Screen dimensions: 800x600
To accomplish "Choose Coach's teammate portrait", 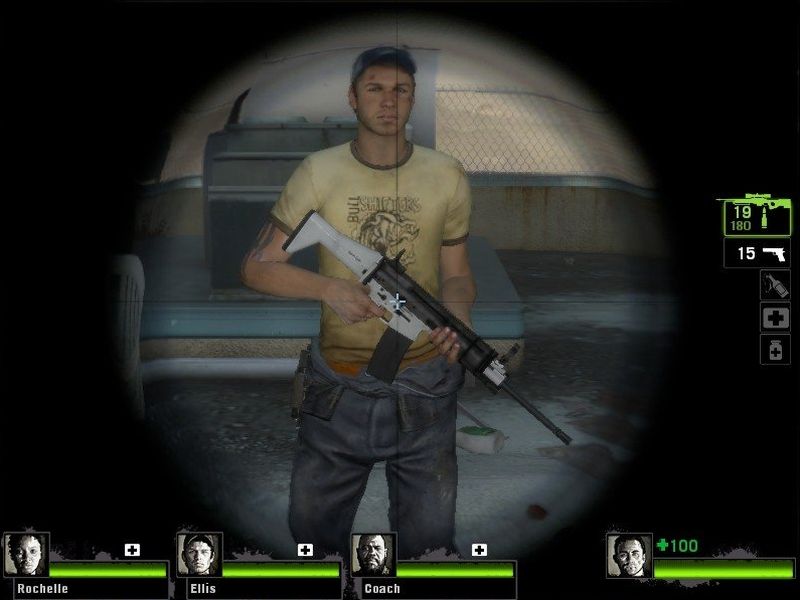I will click(373, 554).
